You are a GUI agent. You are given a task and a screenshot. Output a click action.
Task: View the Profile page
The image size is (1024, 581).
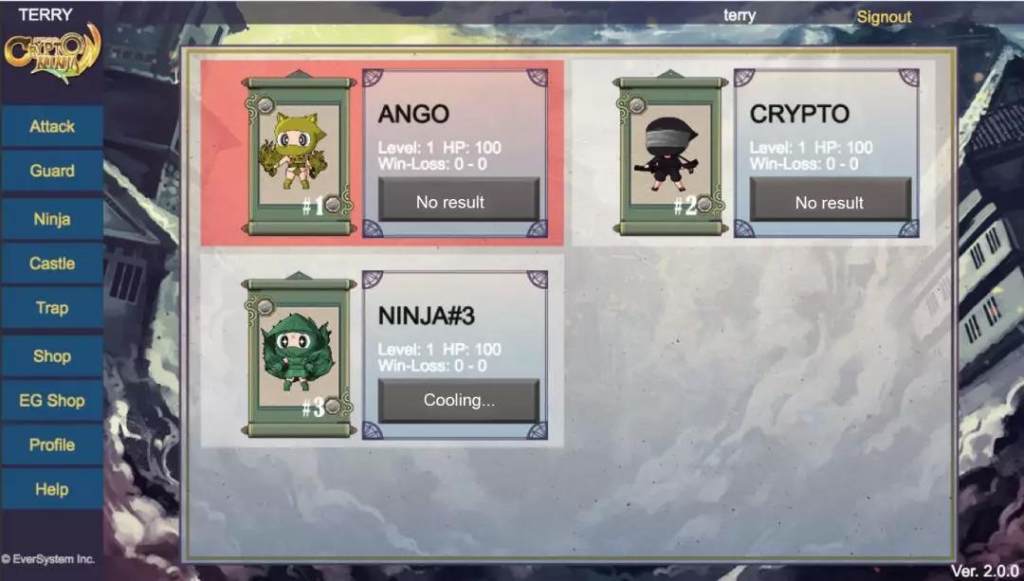(52, 445)
